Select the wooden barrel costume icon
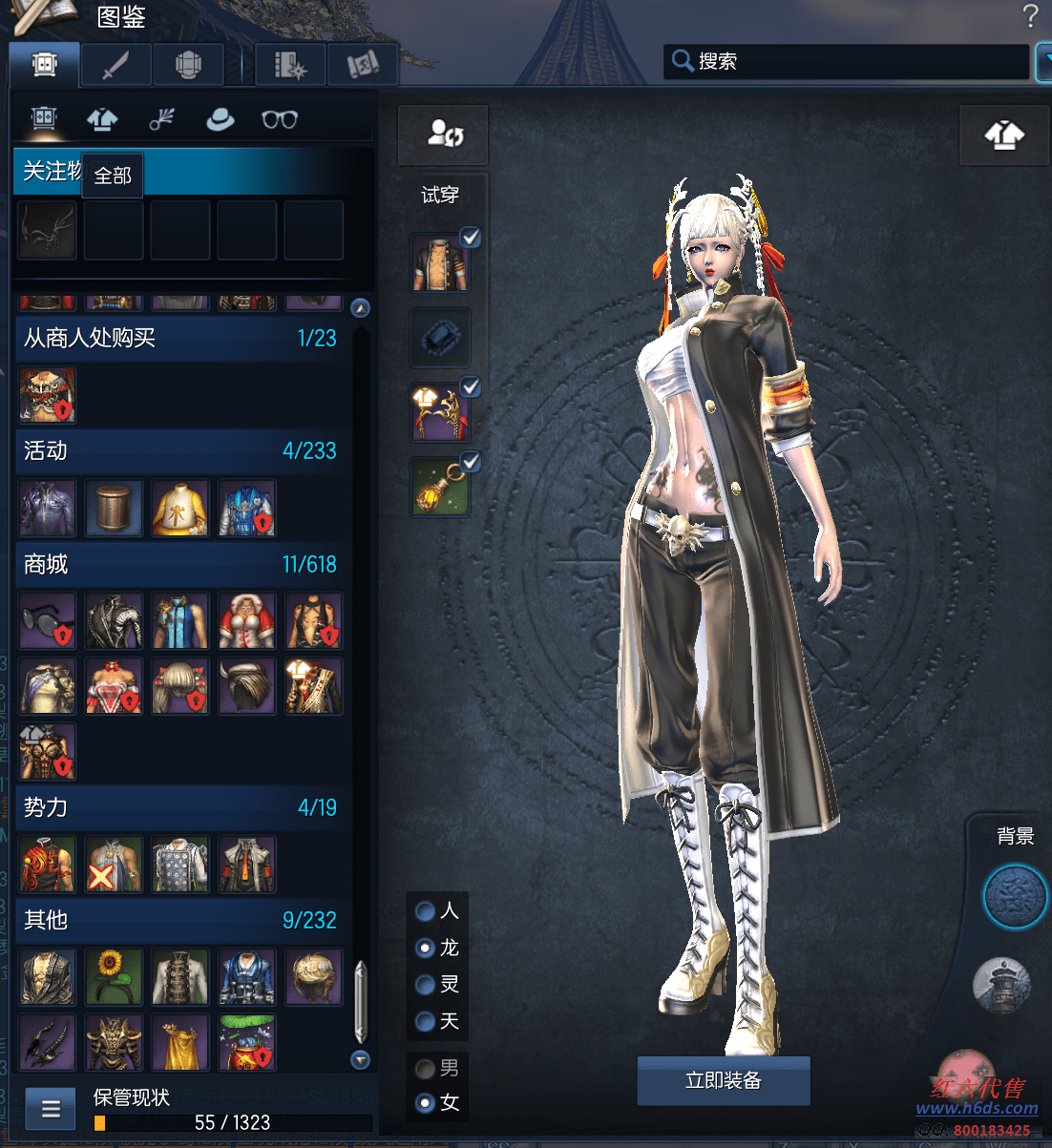 (x=114, y=508)
